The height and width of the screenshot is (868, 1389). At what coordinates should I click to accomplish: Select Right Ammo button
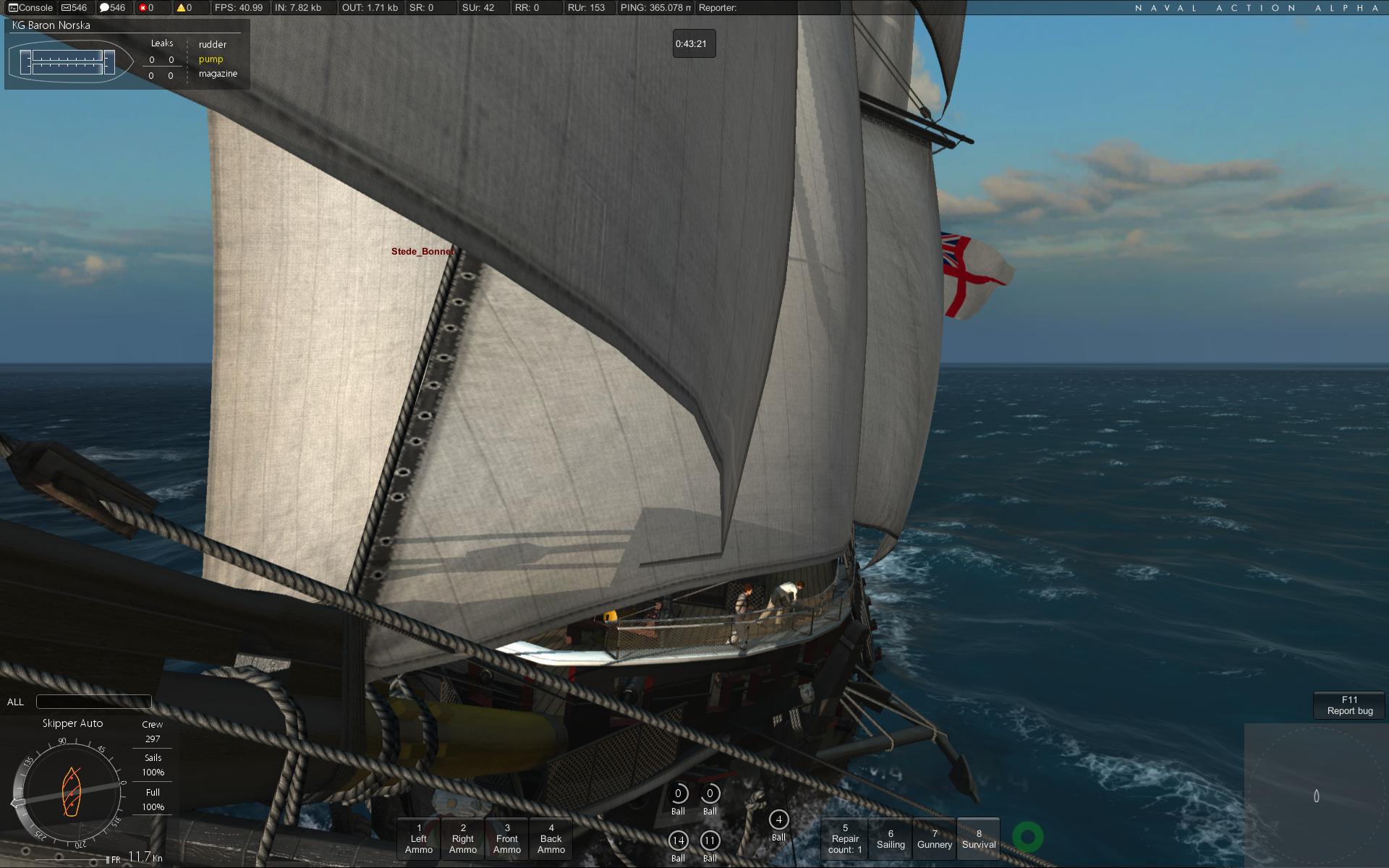point(463,839)
